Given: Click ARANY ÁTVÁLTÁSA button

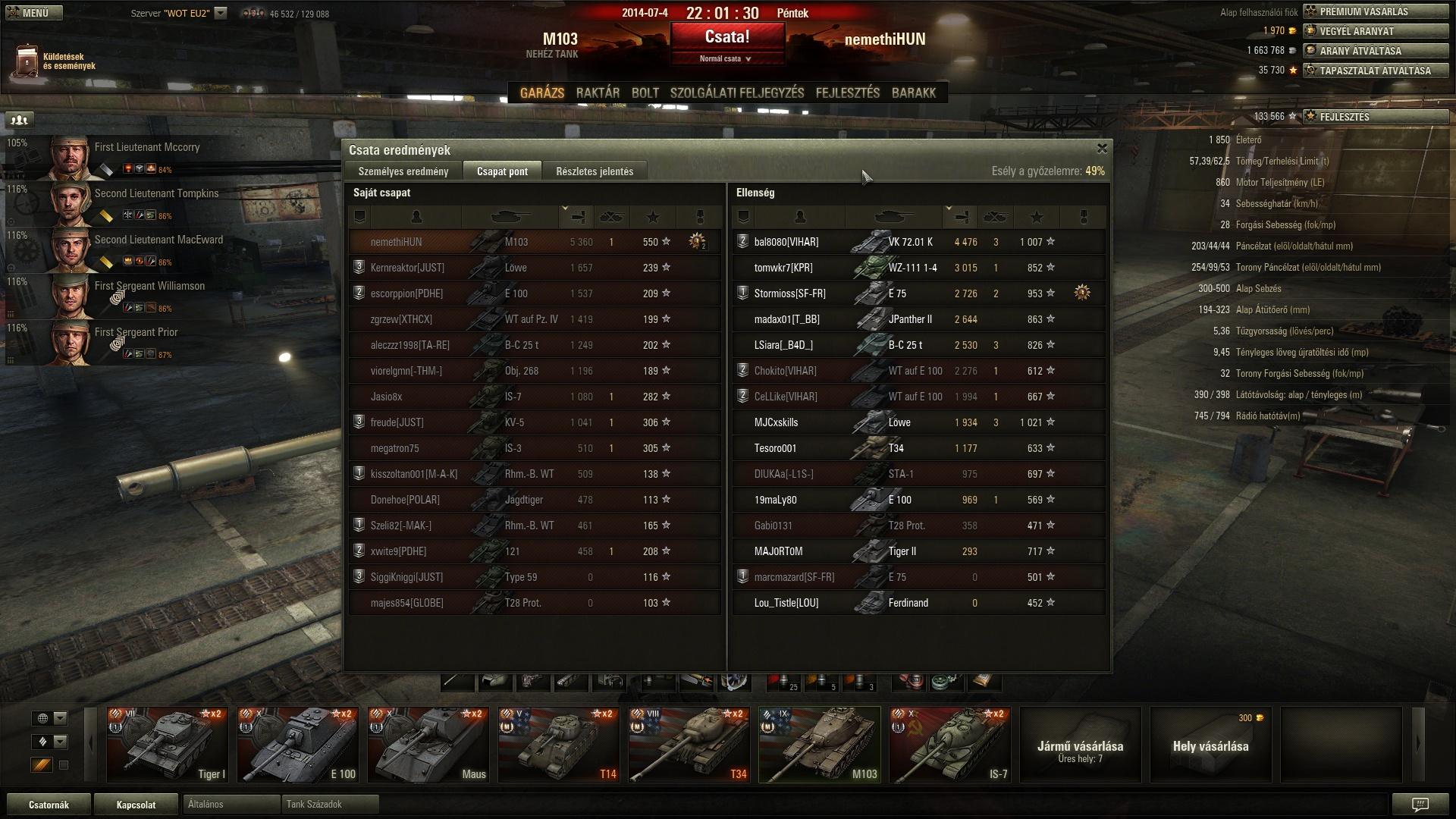Looking at the screenshot, I should pyautogui.click(x=1375, y=51).
